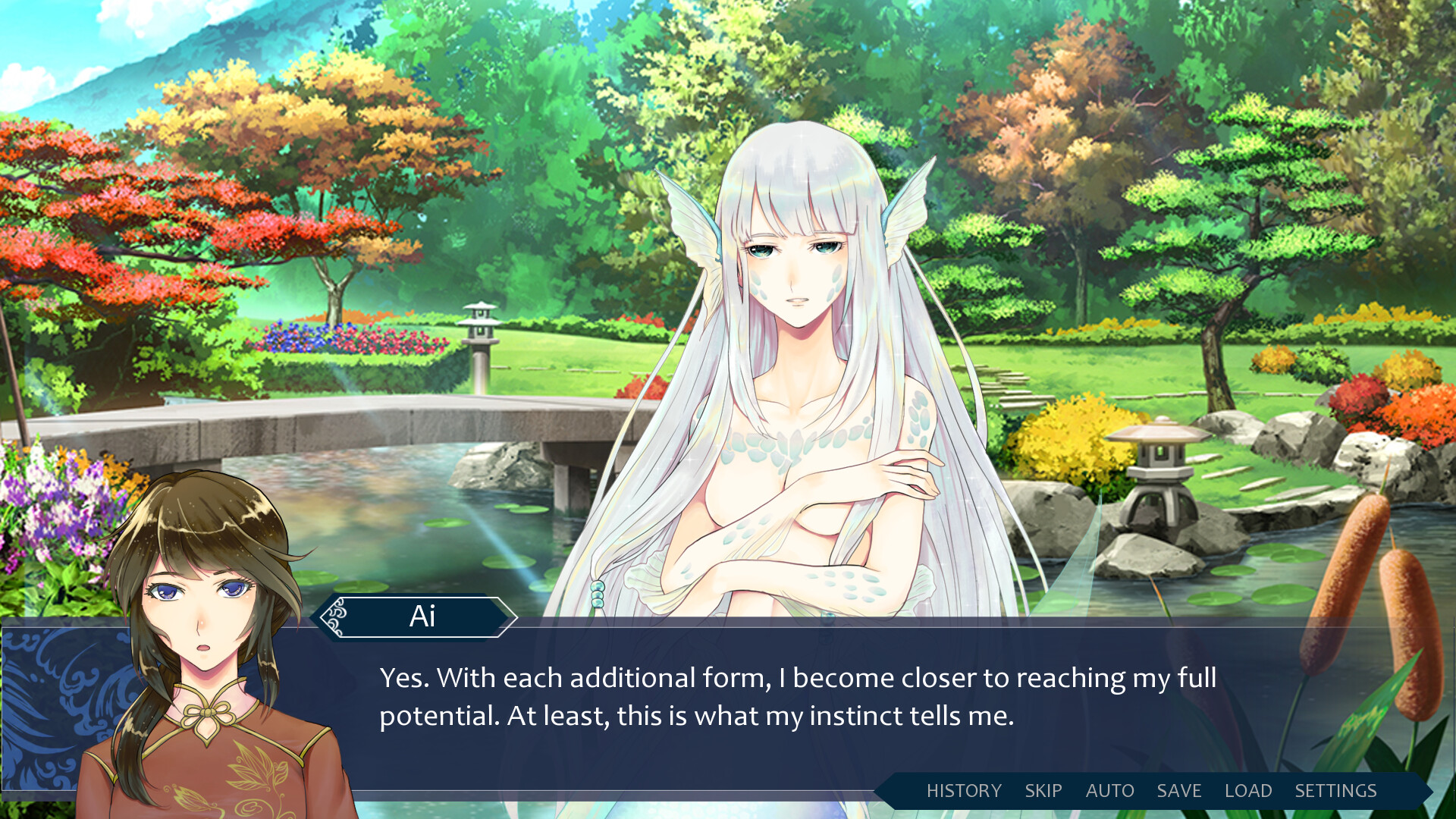Enable SKIP mode to fast-forward text
Image resolution: width=1456 pixels, height=819 pixels.
[x=1043, y=790]
